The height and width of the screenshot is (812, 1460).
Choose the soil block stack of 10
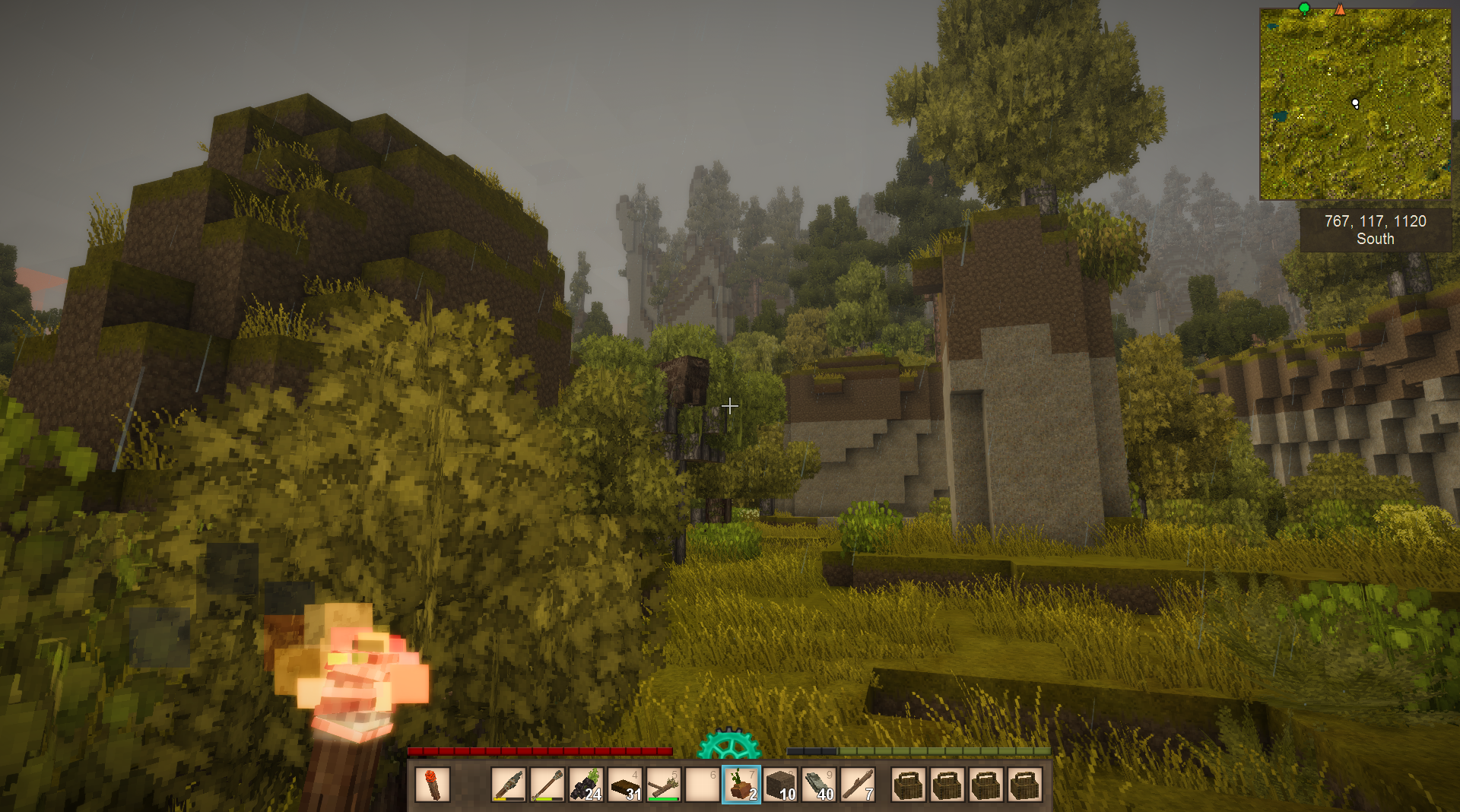780,785
